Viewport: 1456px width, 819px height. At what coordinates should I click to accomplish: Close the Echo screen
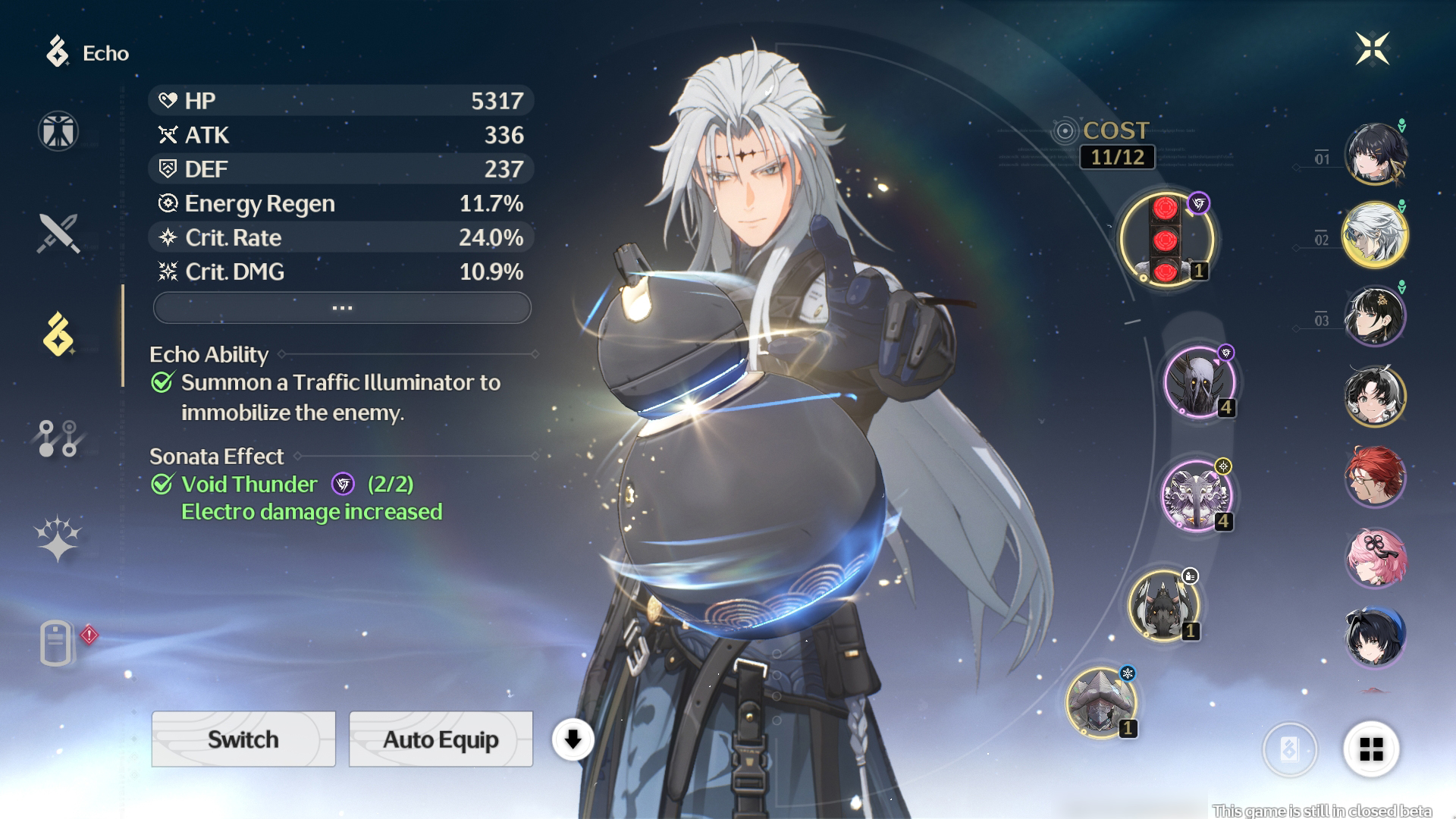[1372, 49]
